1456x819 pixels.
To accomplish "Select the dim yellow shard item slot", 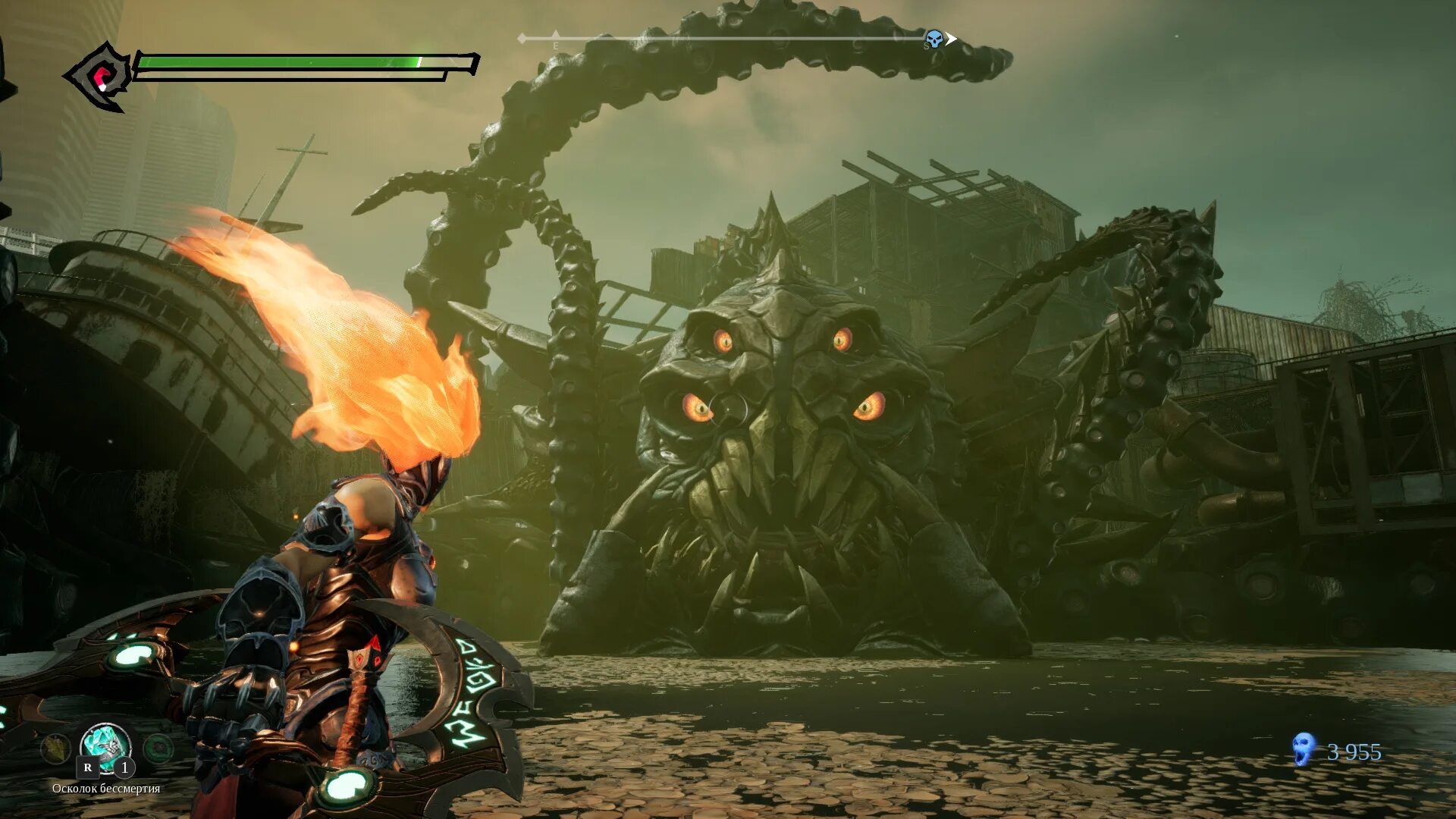I will pos(55,749).
